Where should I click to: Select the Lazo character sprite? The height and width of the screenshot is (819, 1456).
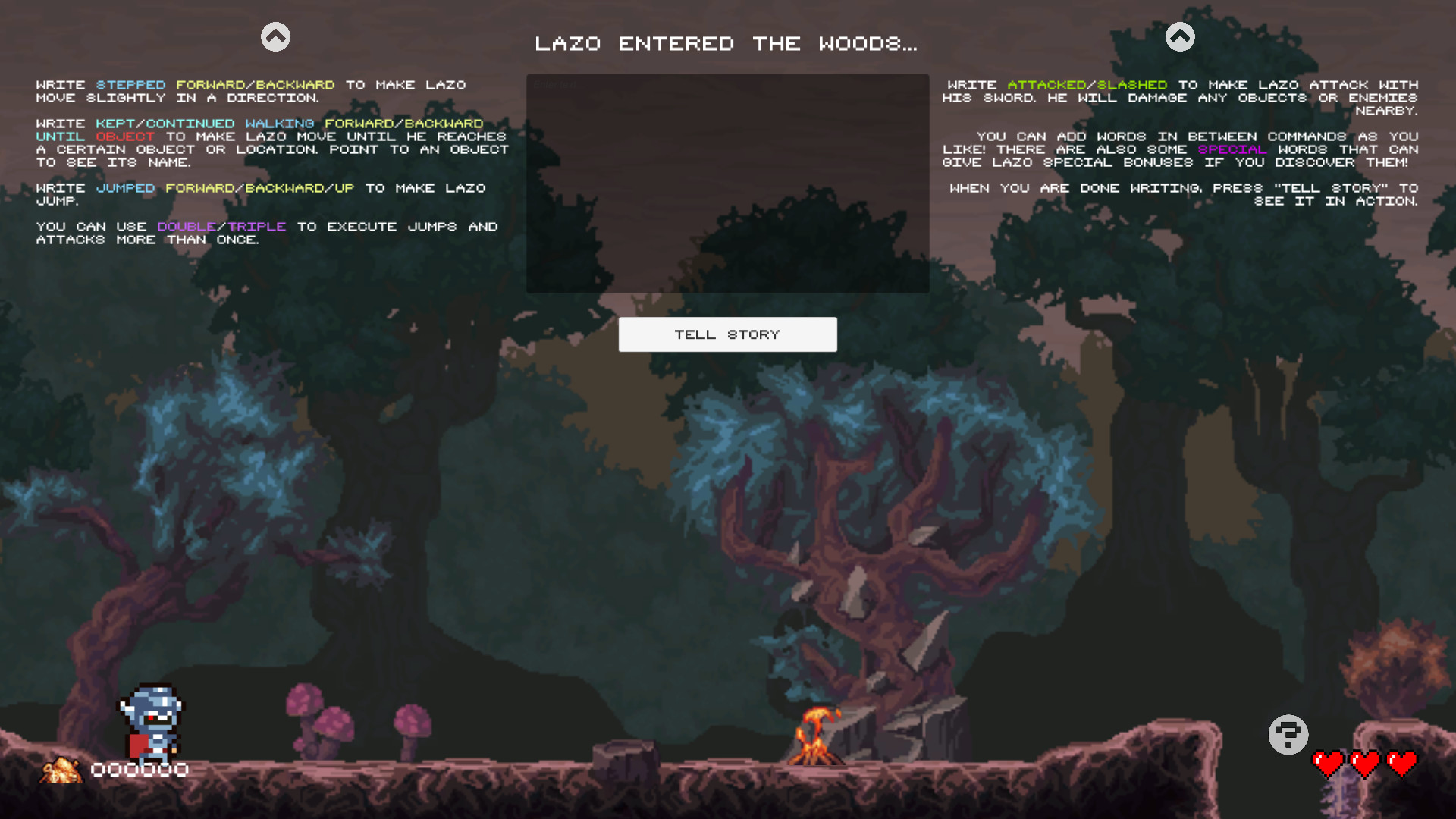point(152,720)
